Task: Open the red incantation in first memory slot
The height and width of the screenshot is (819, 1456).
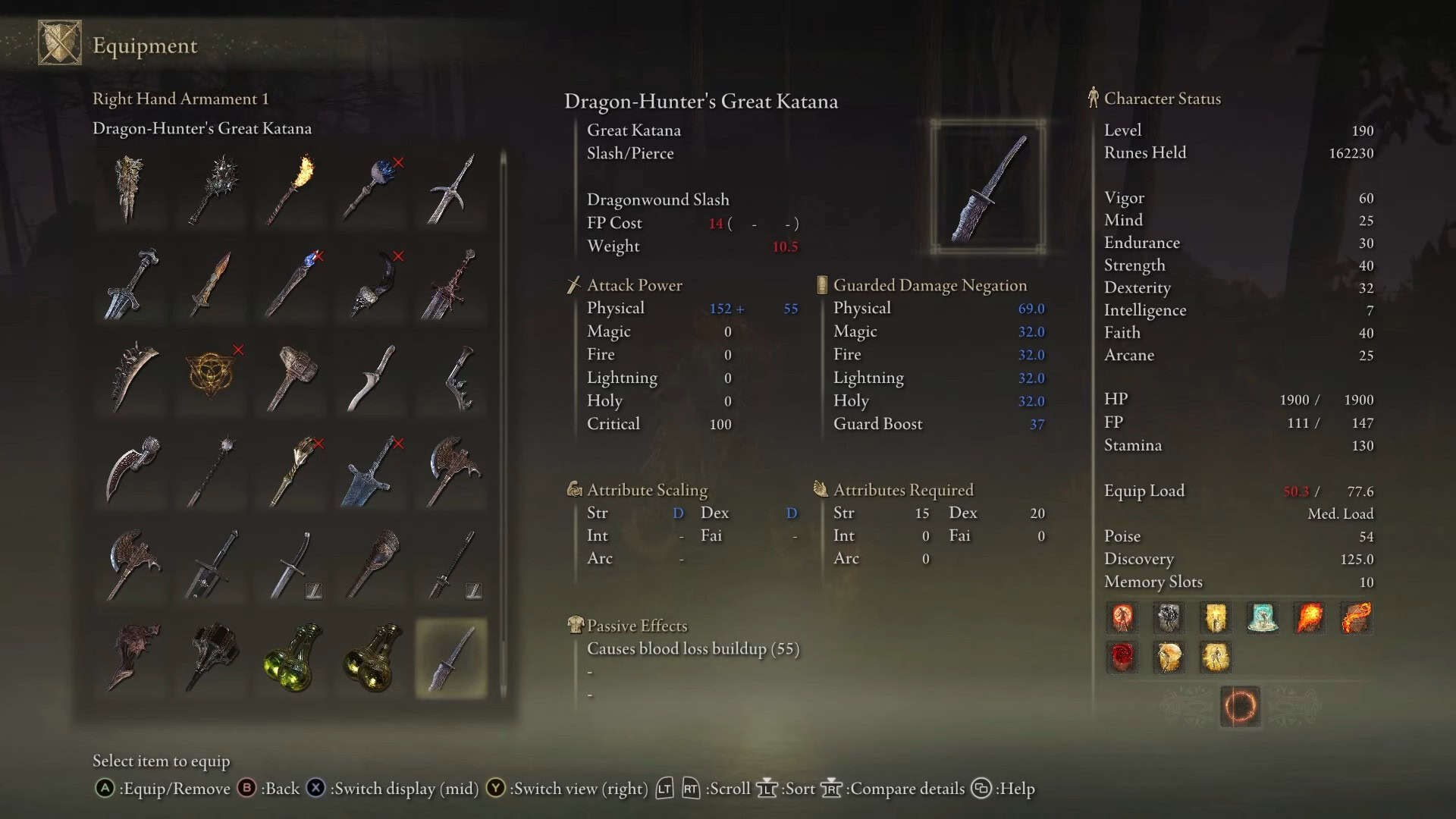Action: [x=1122, y=618]
